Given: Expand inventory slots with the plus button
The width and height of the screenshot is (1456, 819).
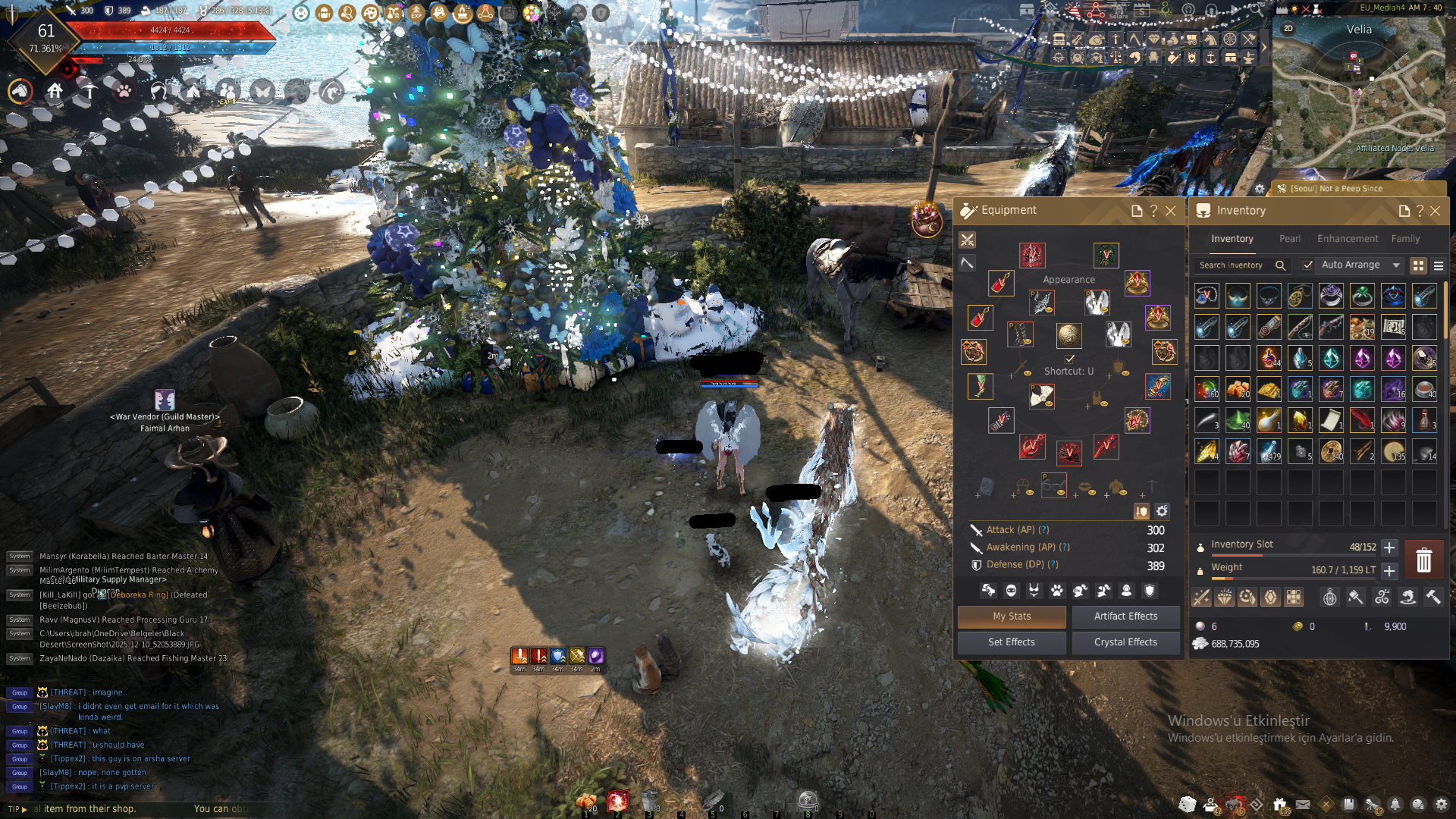Looking at the screenshot, I should [x=1389, y=548].
